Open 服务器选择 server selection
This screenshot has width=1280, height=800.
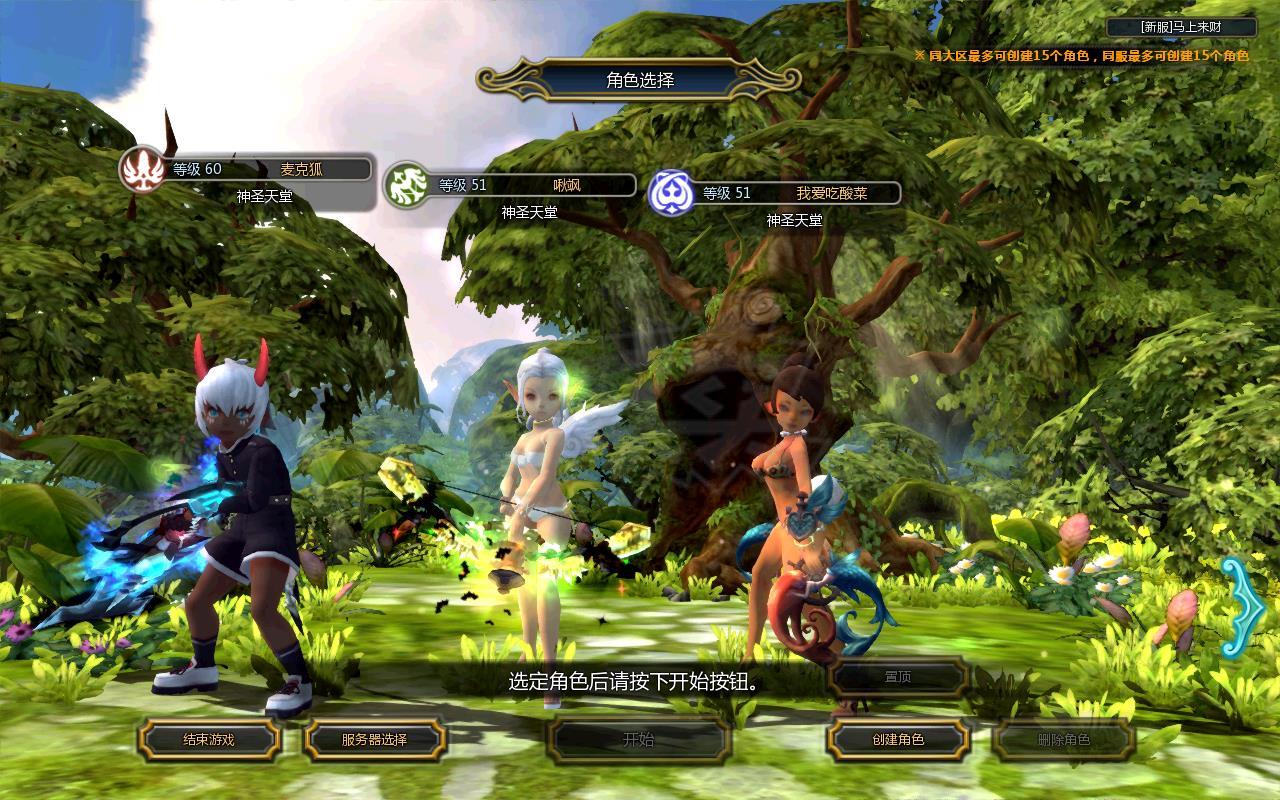(x=374, y=740)
